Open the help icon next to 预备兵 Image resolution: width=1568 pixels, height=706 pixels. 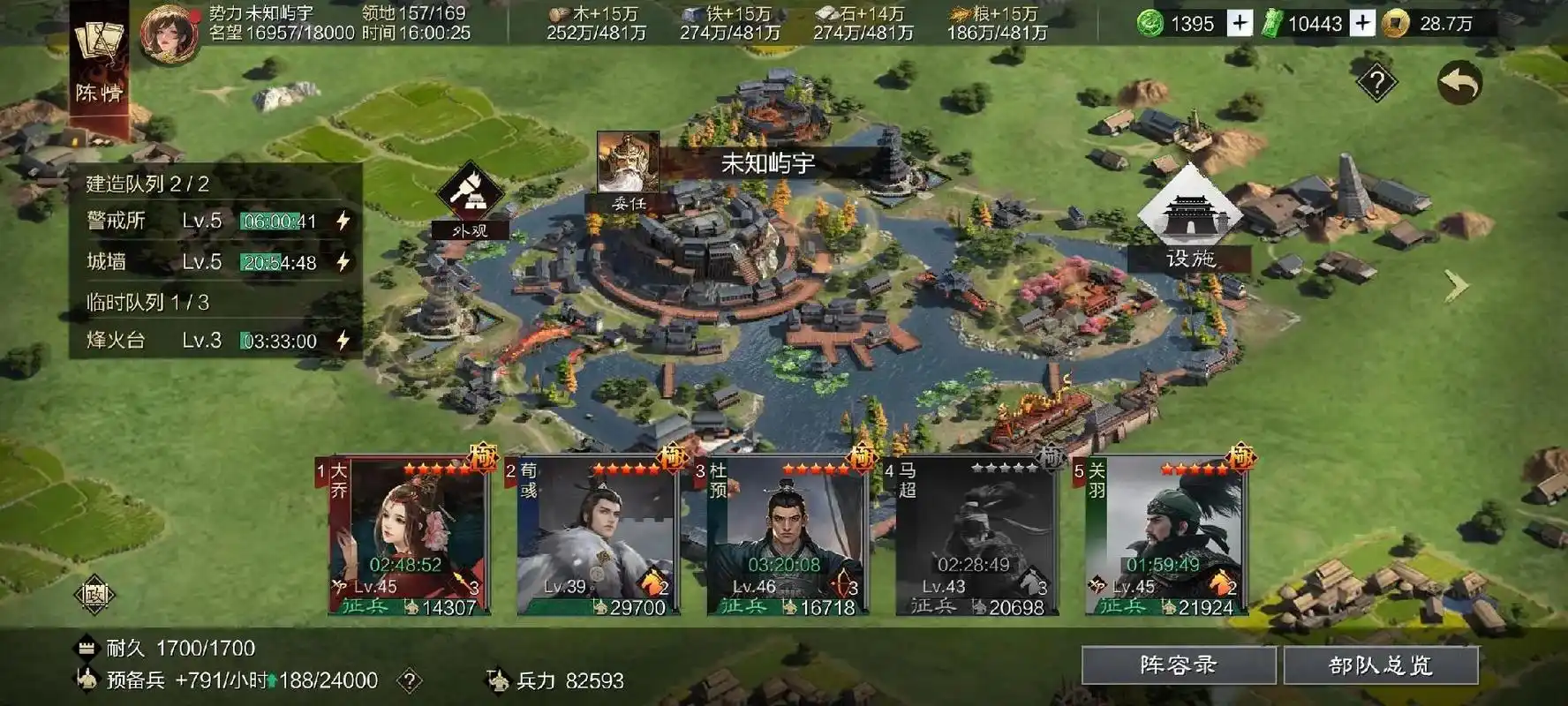(x=411, y=681)
